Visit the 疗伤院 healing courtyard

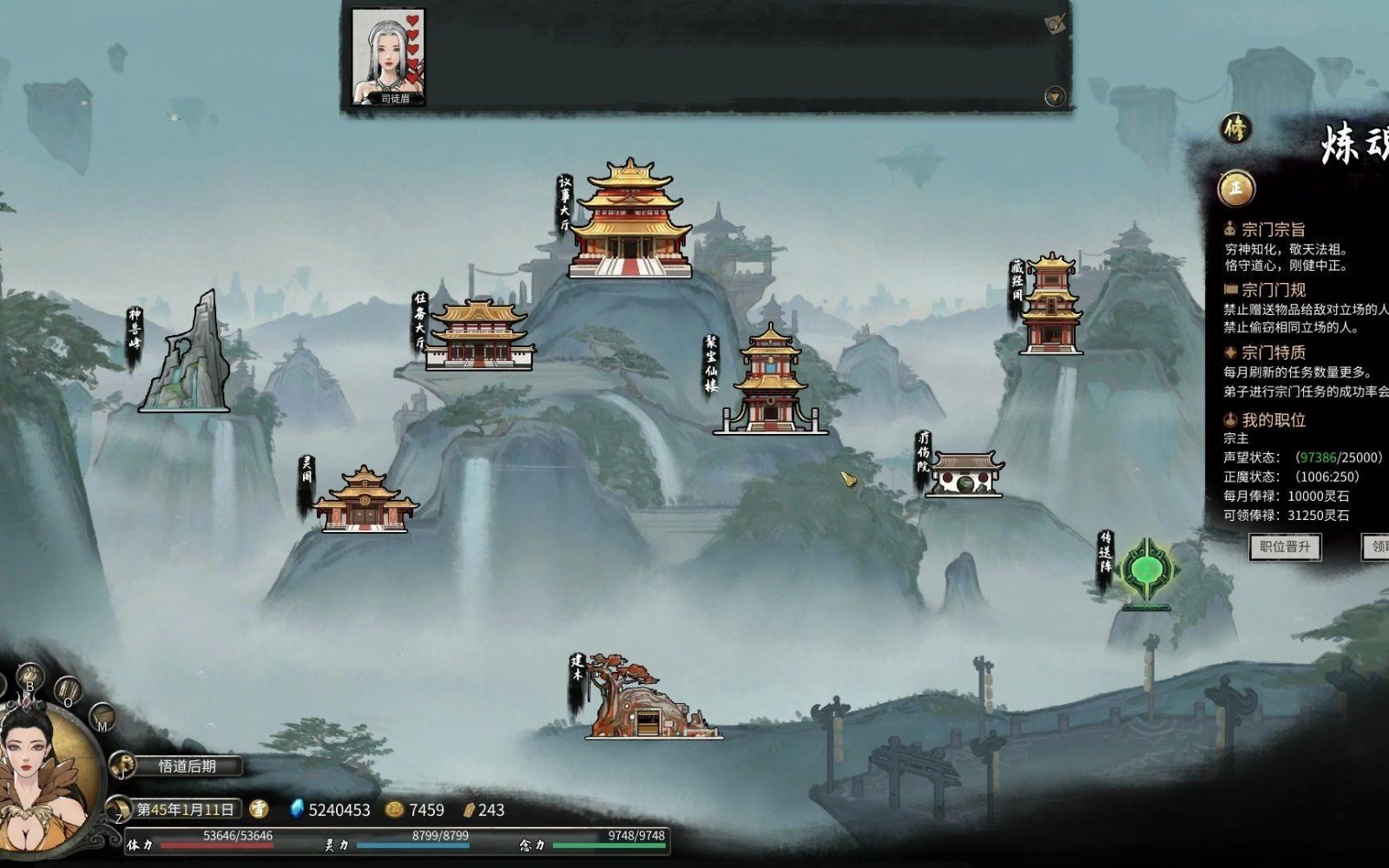(964, 475)
